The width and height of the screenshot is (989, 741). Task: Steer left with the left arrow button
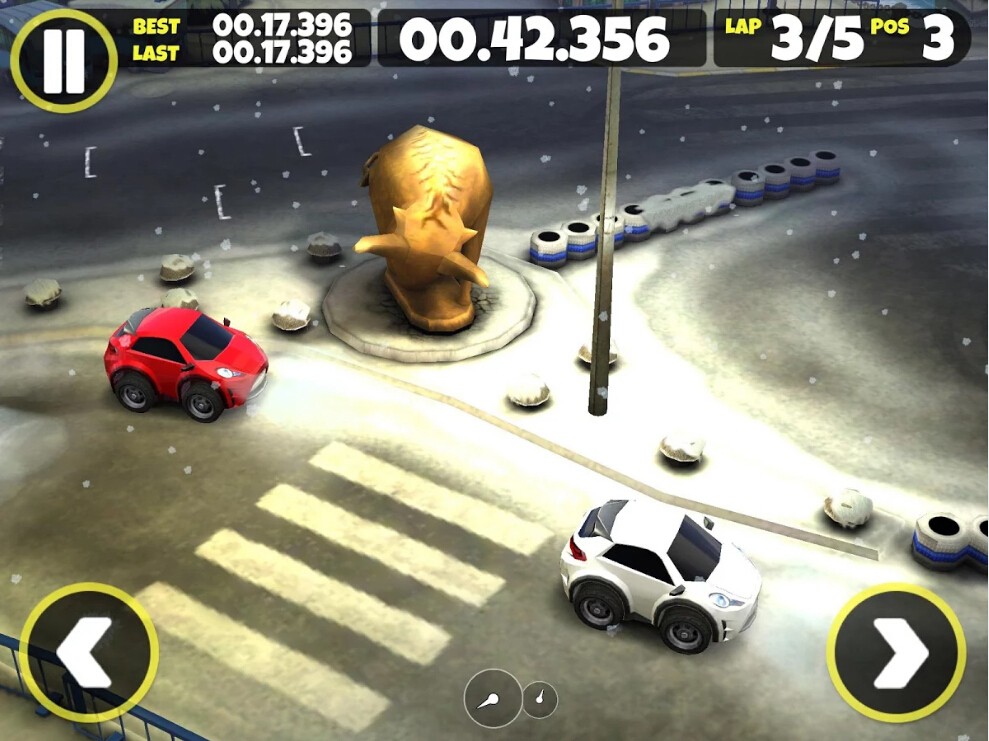88,652
